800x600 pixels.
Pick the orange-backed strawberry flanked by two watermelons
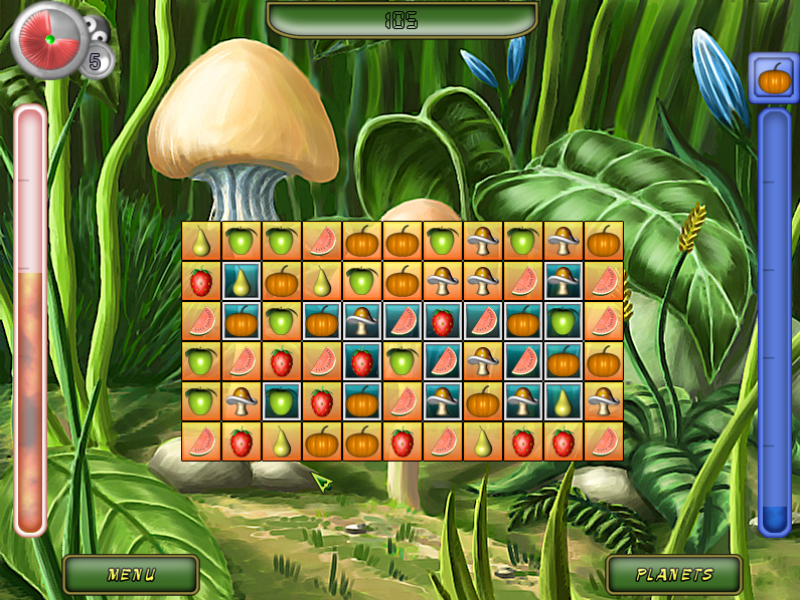click(x=281, y=361)
